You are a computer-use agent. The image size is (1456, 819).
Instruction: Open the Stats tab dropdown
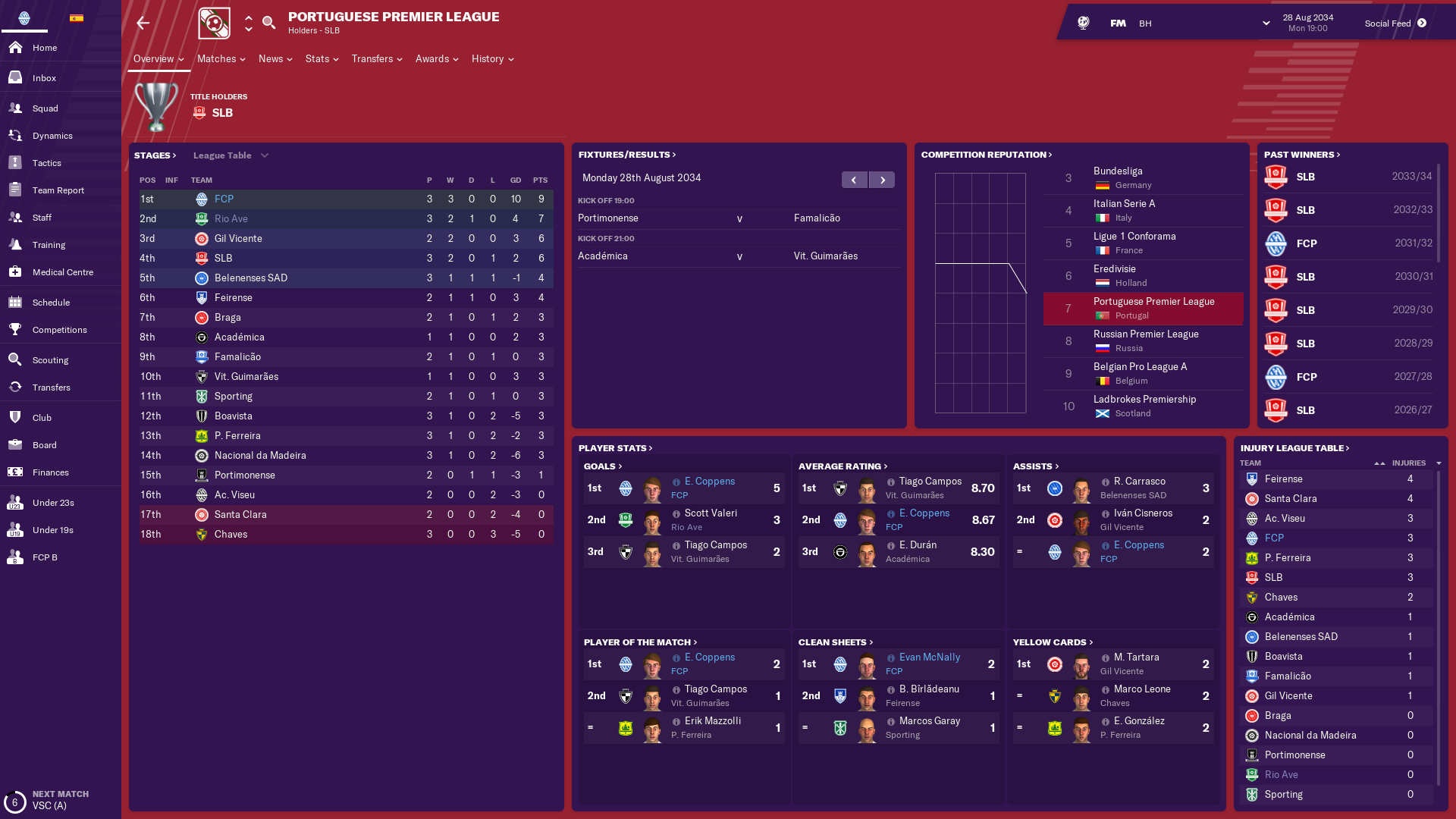pyautogui.click(x=322, y=59)
